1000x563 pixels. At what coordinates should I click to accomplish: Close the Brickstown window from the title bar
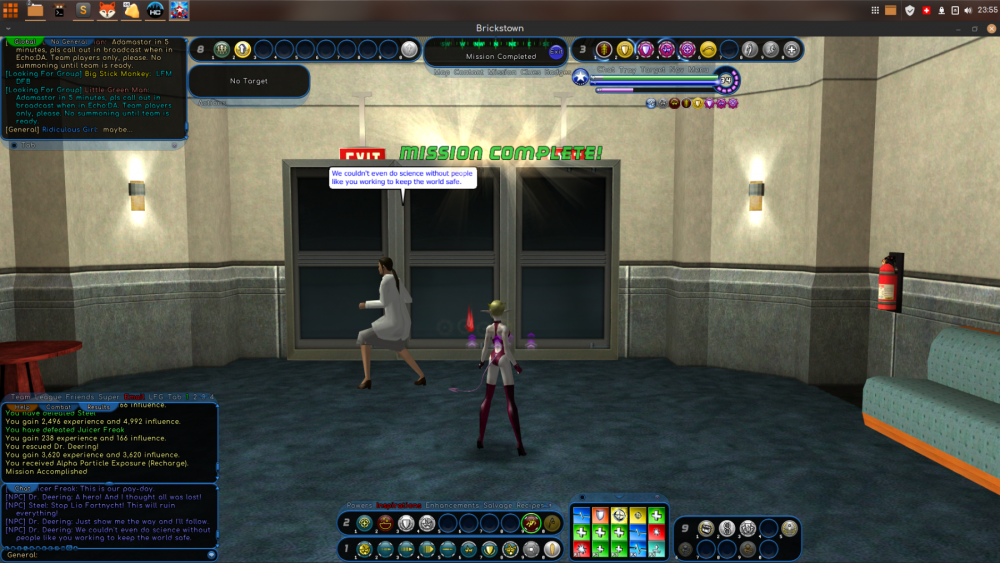click(x=988, y=29)
